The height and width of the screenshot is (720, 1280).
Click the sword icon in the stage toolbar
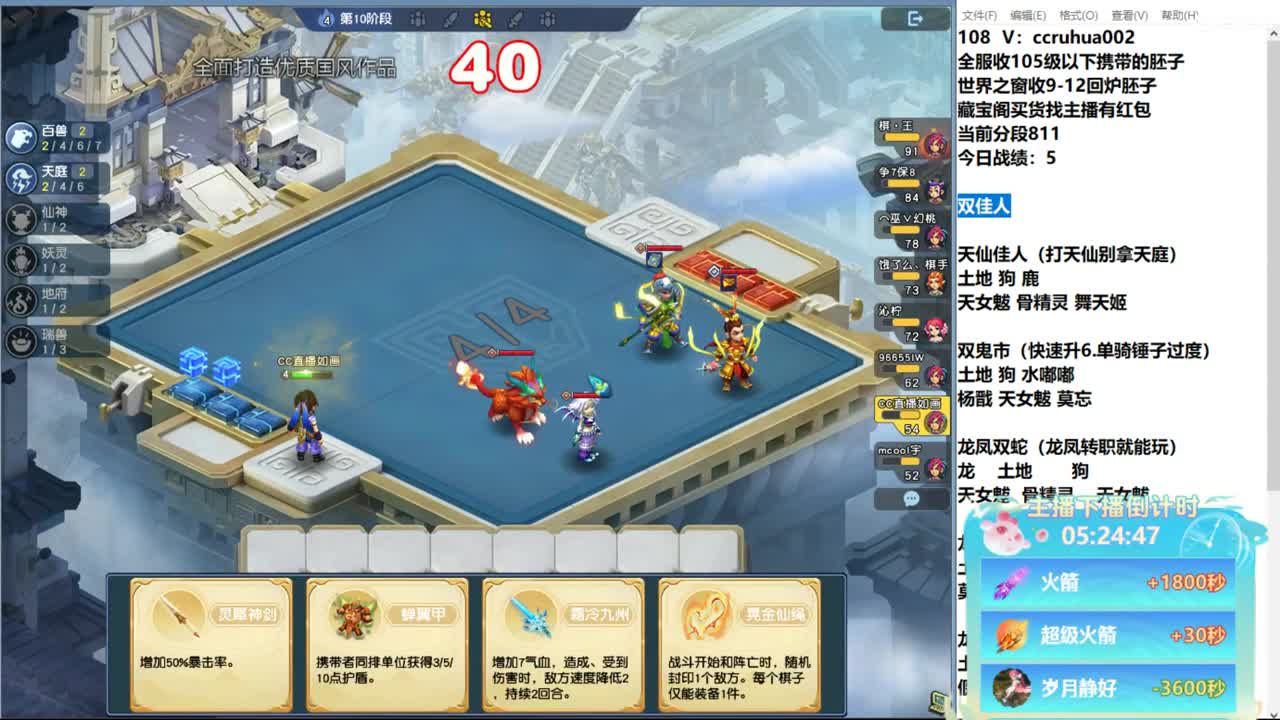click(x=449, y=19)
